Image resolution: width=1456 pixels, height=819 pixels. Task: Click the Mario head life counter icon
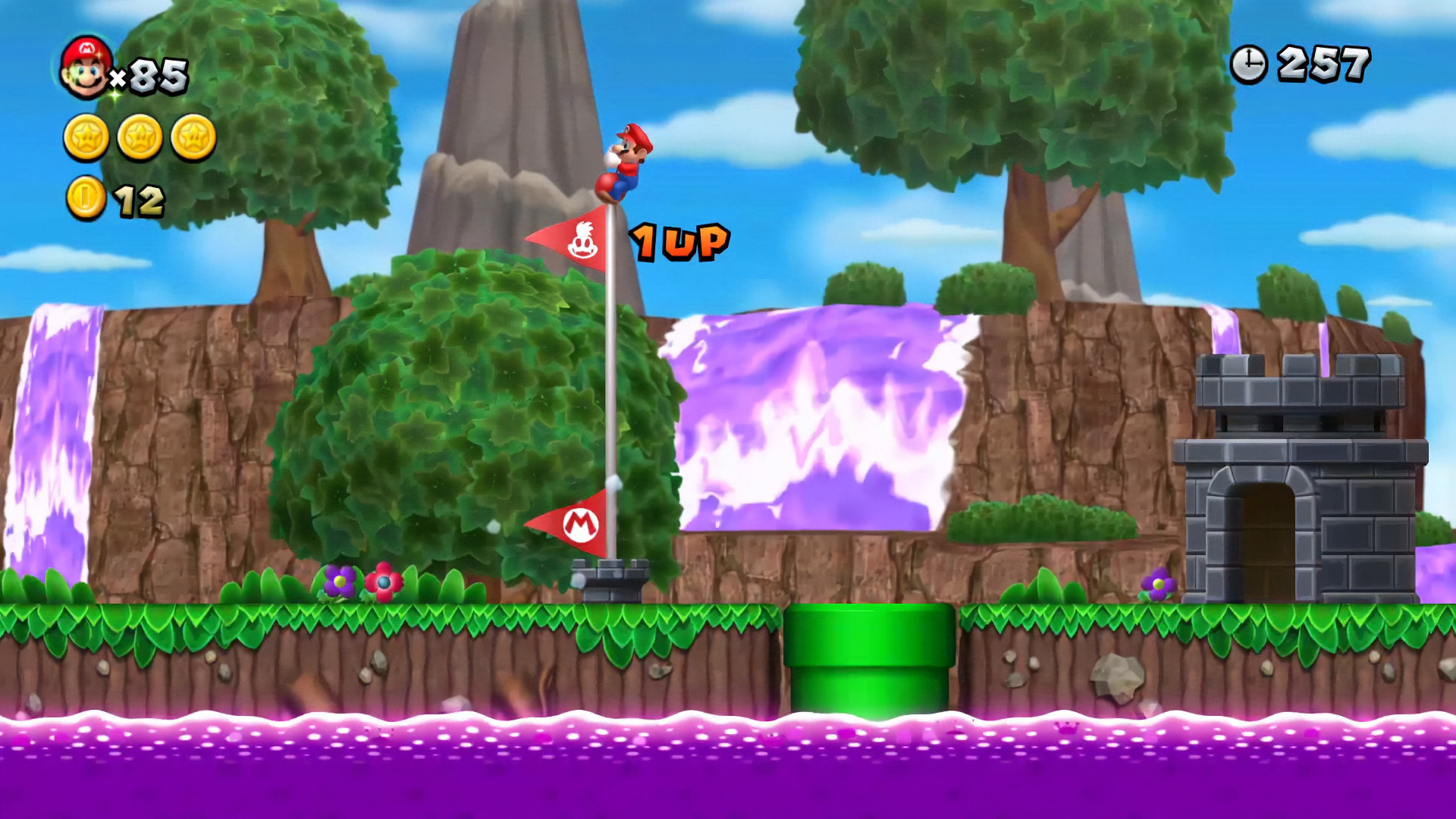tap(86, 68)
